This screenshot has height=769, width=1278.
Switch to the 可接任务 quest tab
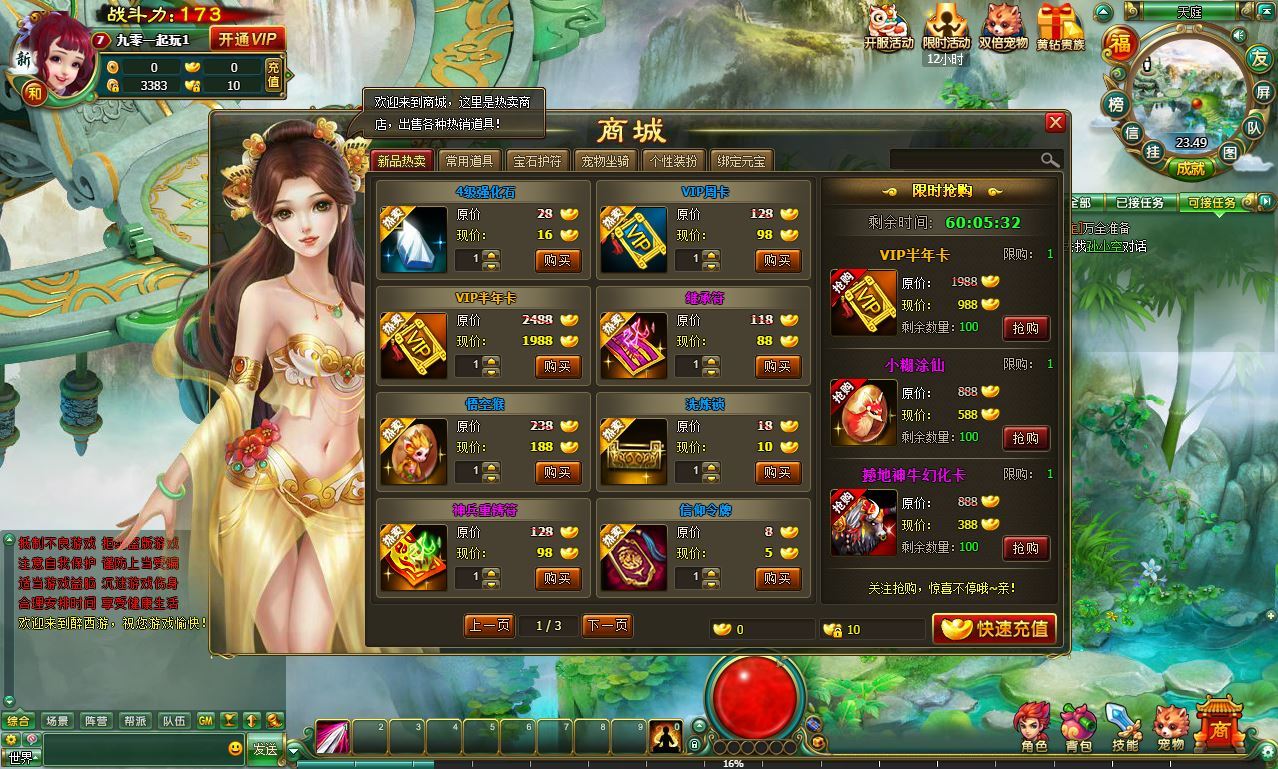1212,203
